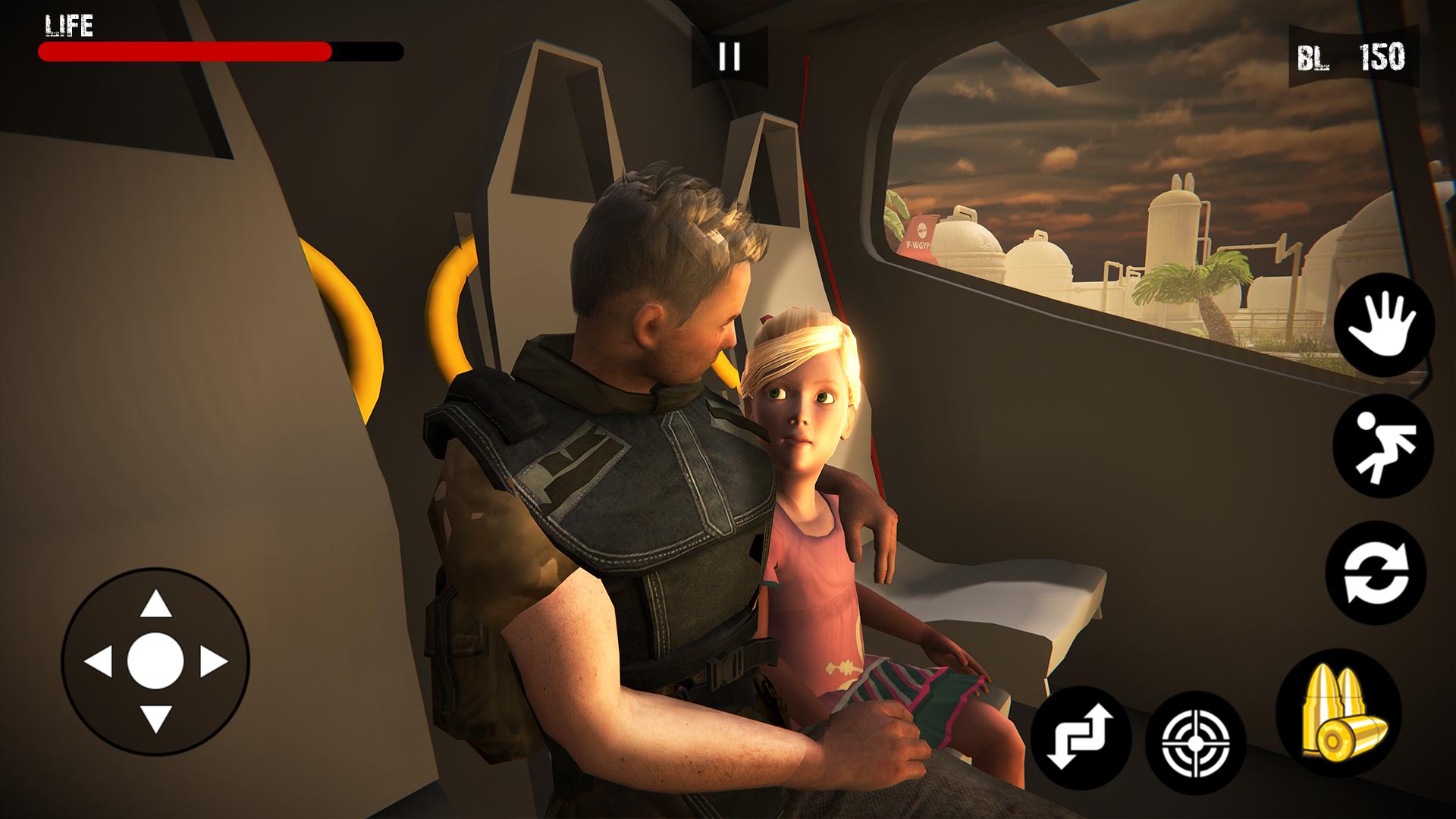Strafe right with the D-pad right arrow
1456x819 pixels.
coord(213,662)
